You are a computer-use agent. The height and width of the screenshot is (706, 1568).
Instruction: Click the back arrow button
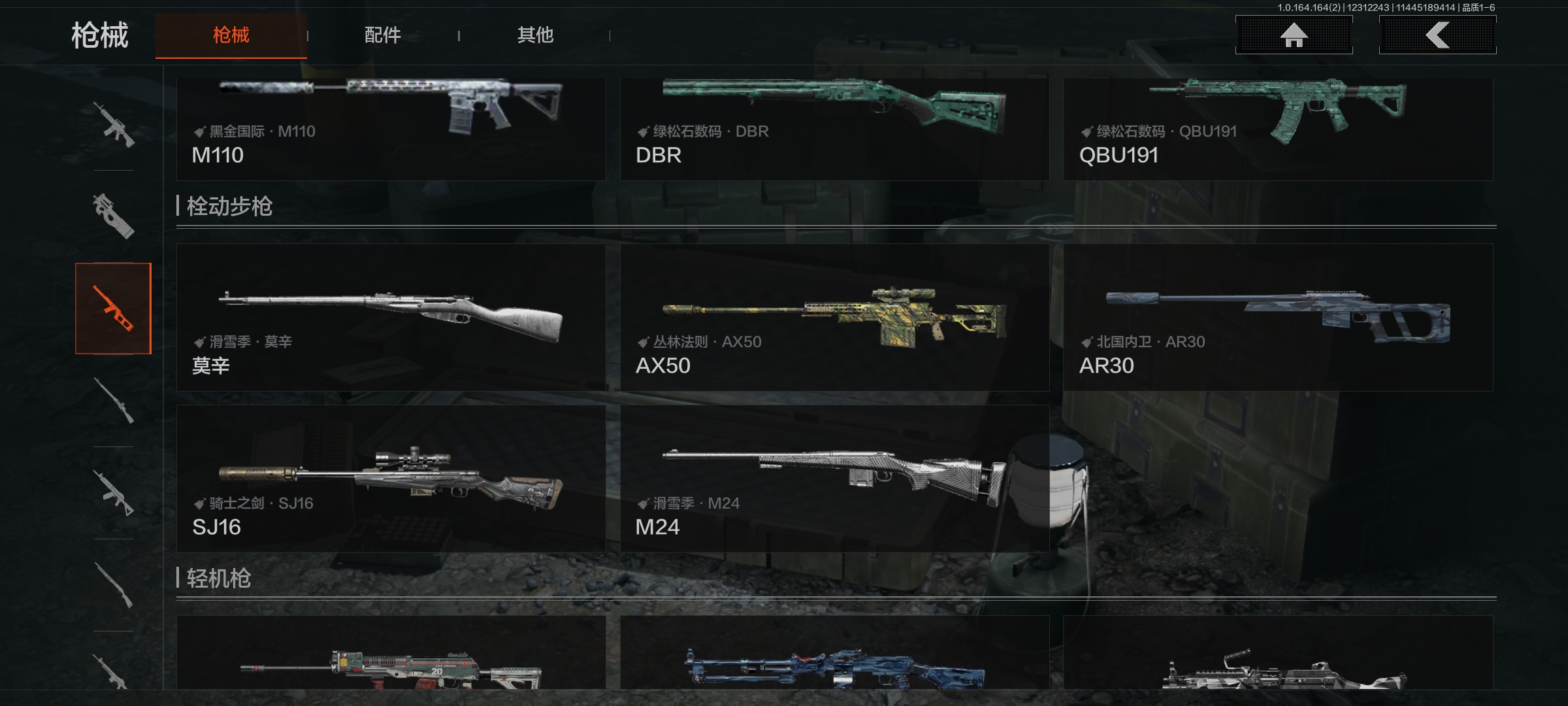[1437, 35]
